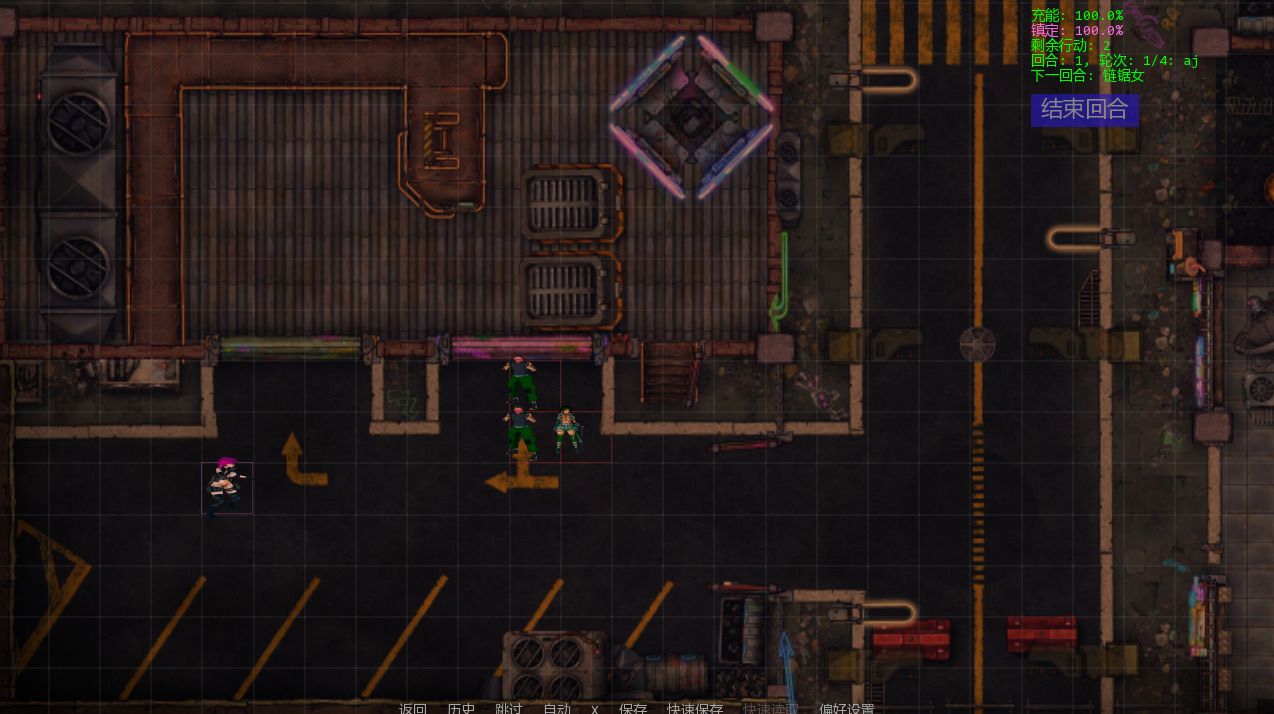The image size is (1274, 714).
Task: Activate 跳过 to skip text
Action: (509, 708)
